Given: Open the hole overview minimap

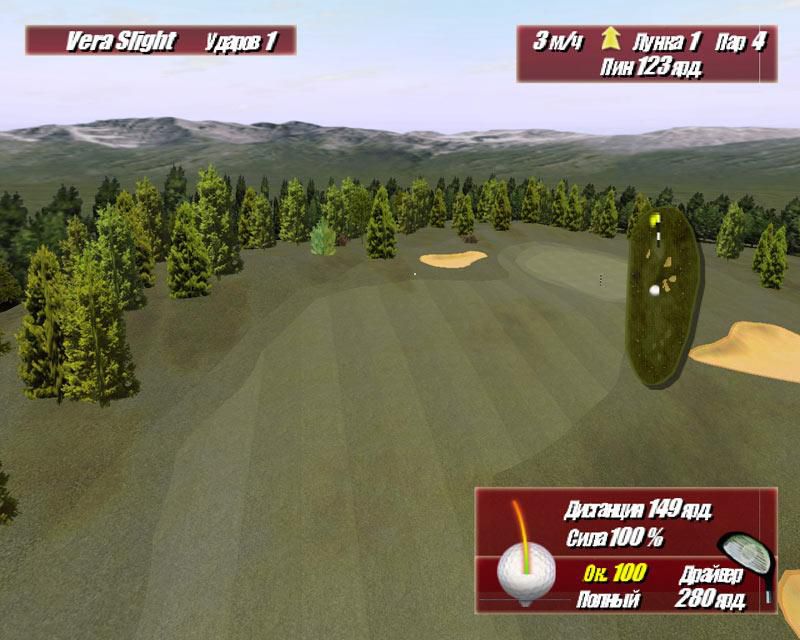Looking at the screenshot, I should pos(663,295).
